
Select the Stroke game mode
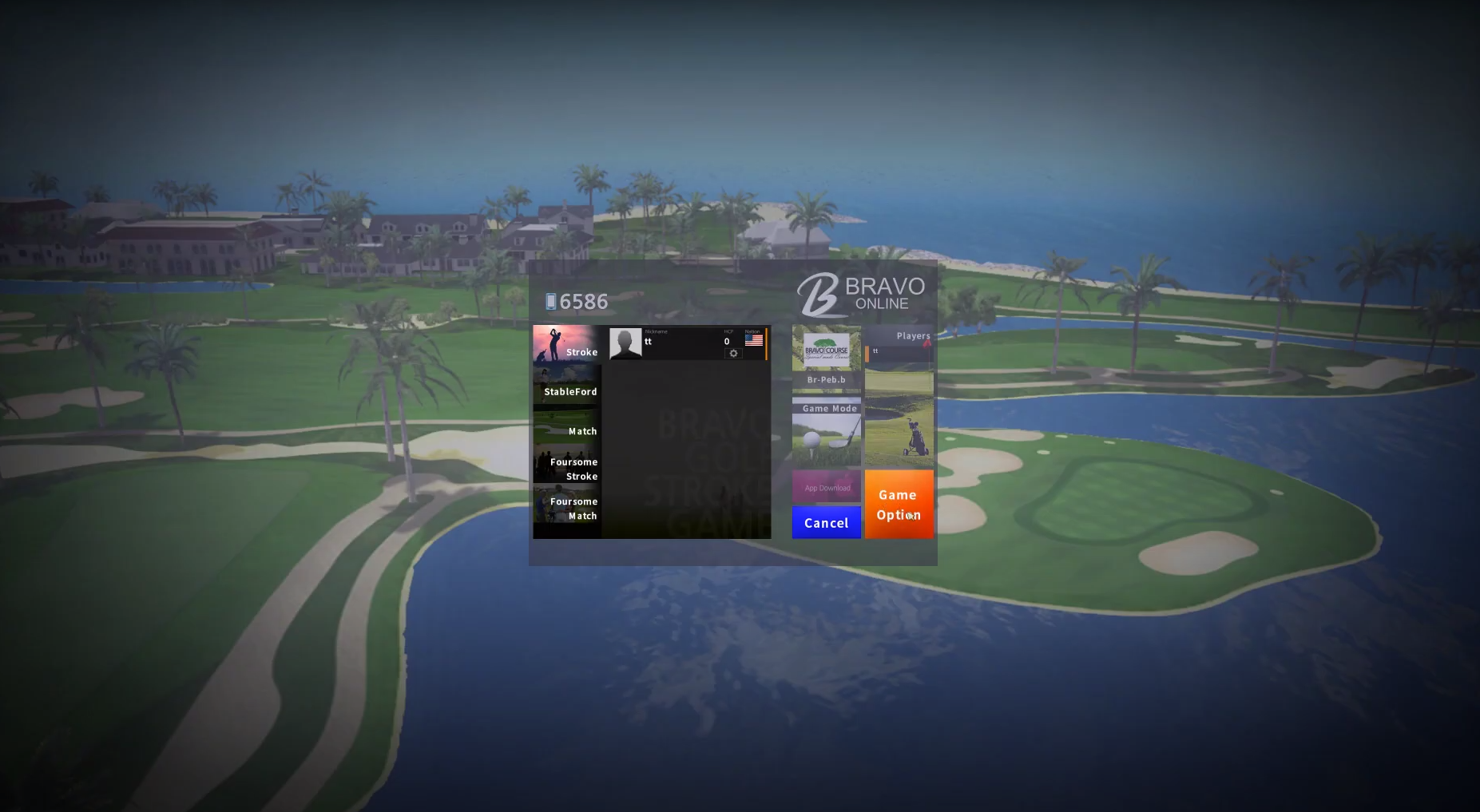(x=582, y=351)
